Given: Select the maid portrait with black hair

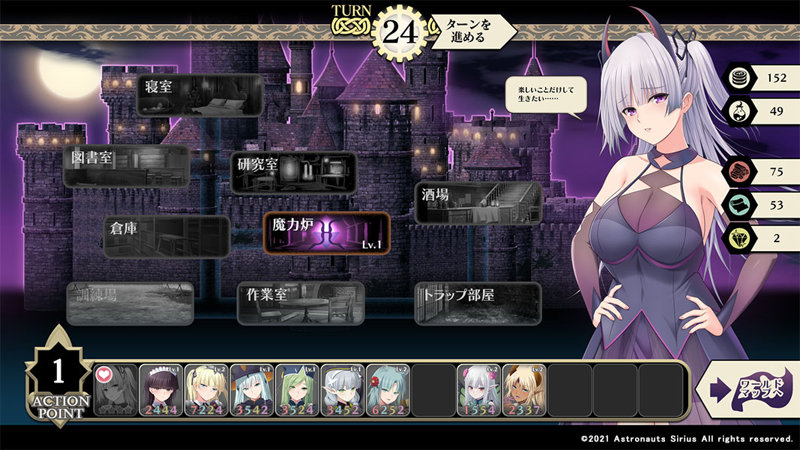Looking at the screenshot, I should [161, 389].
